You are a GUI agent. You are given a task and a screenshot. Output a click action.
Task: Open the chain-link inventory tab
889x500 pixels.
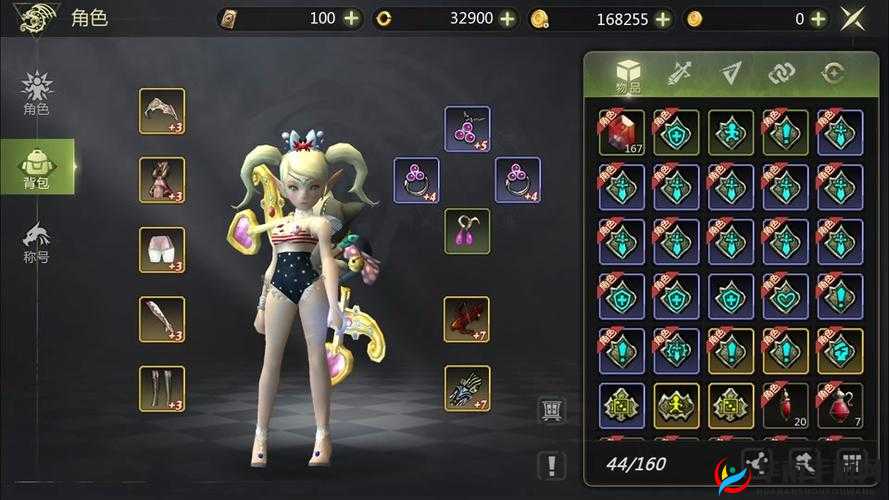click(781, 73)
